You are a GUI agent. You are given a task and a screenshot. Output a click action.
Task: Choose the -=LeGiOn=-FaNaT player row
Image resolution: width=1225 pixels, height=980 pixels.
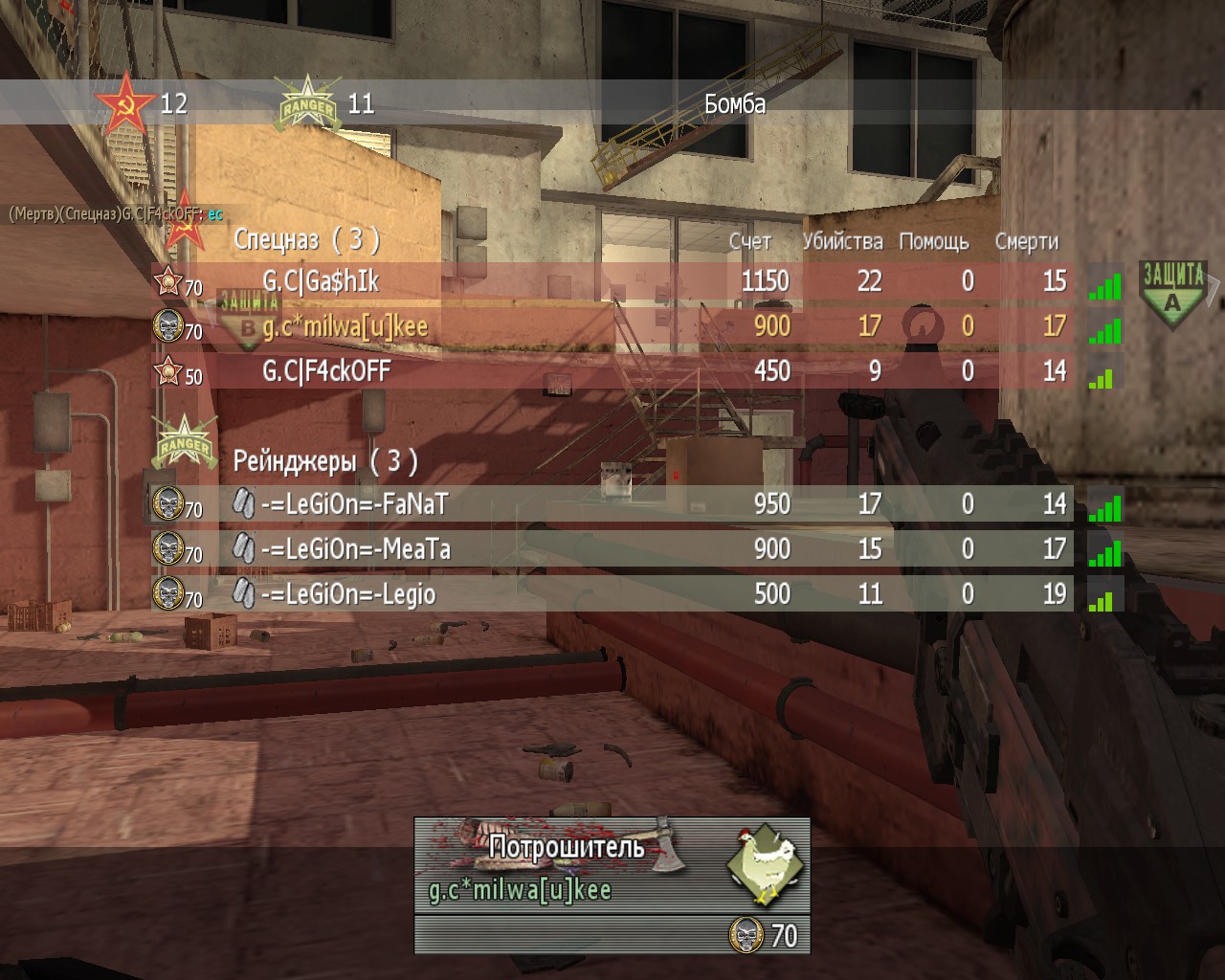pos(612,504)
